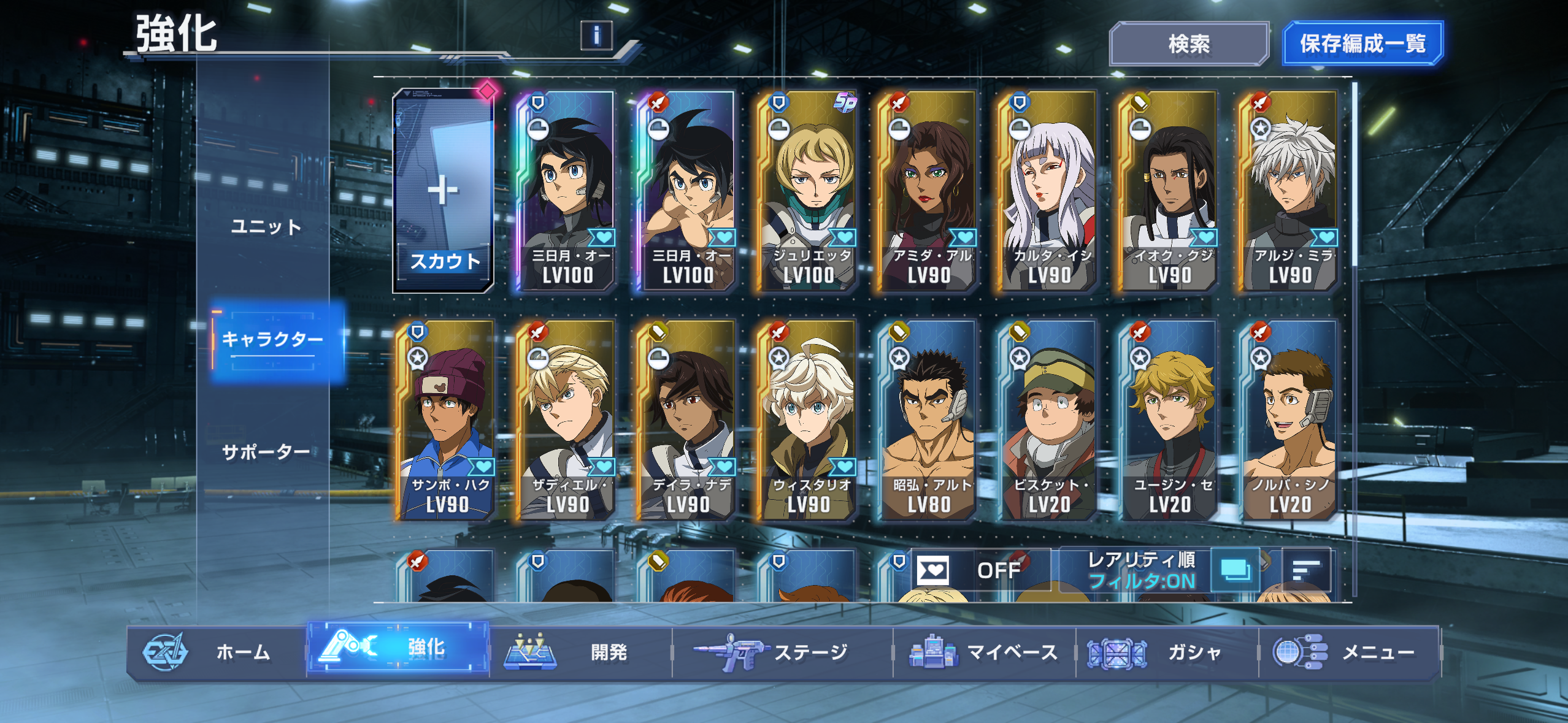1568x723 pixels.
Task: Switch to the ユニット tab
Action: click(266, 227)
